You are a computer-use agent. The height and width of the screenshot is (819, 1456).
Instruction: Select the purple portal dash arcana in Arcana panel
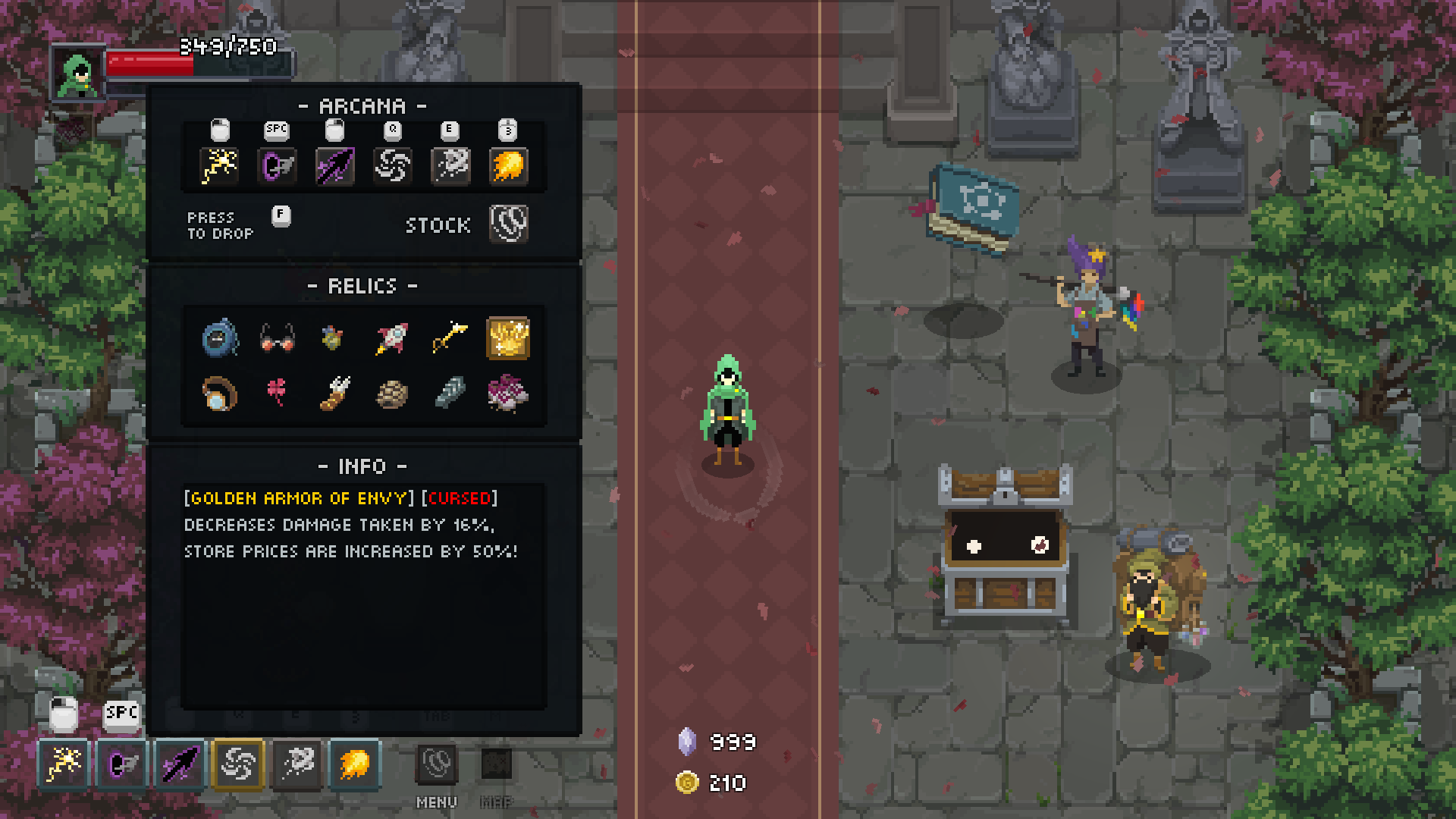tap(277, 165)
